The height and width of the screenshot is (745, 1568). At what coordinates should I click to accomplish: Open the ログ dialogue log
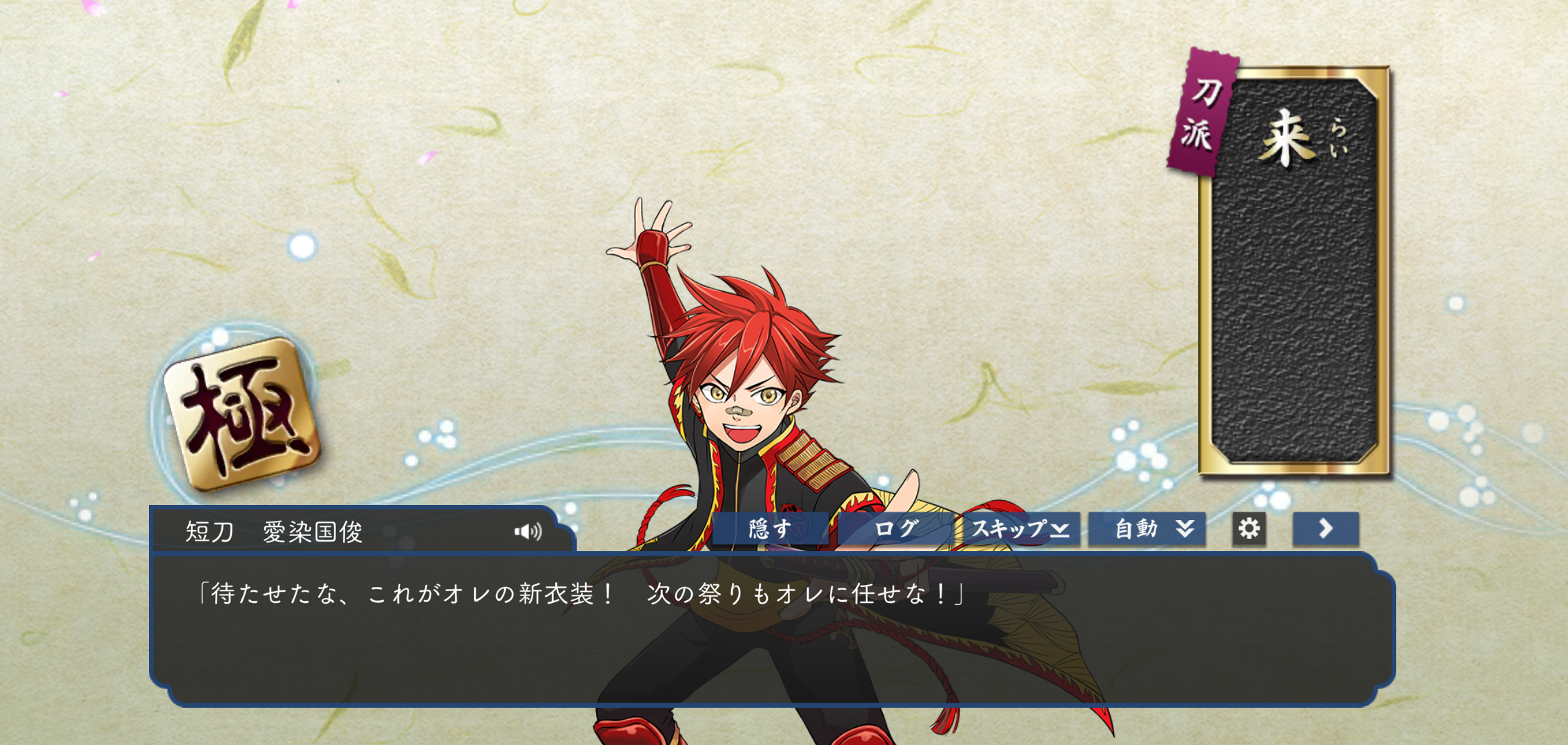896,529
